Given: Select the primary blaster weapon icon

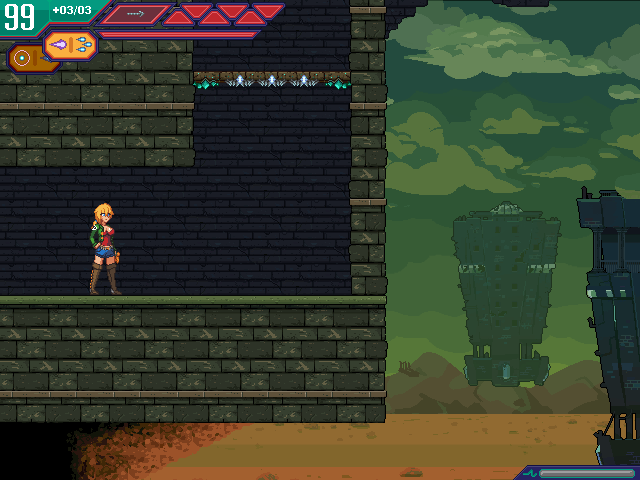Looking at the screenshot, I should (70, 45).
